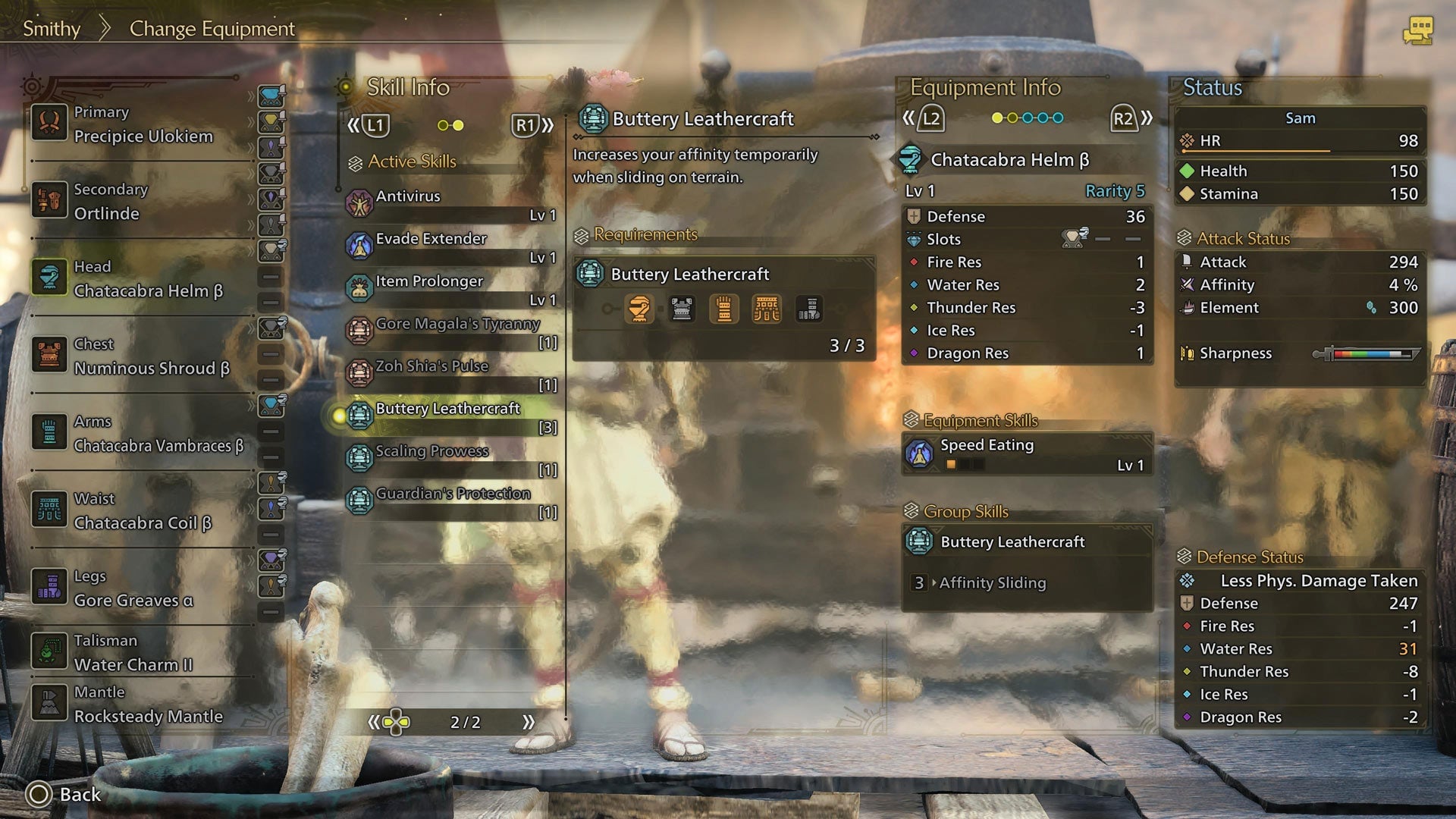Select the Head slot helm icon
Viewport: 1456px width, 819px height.
coord(49,278)
